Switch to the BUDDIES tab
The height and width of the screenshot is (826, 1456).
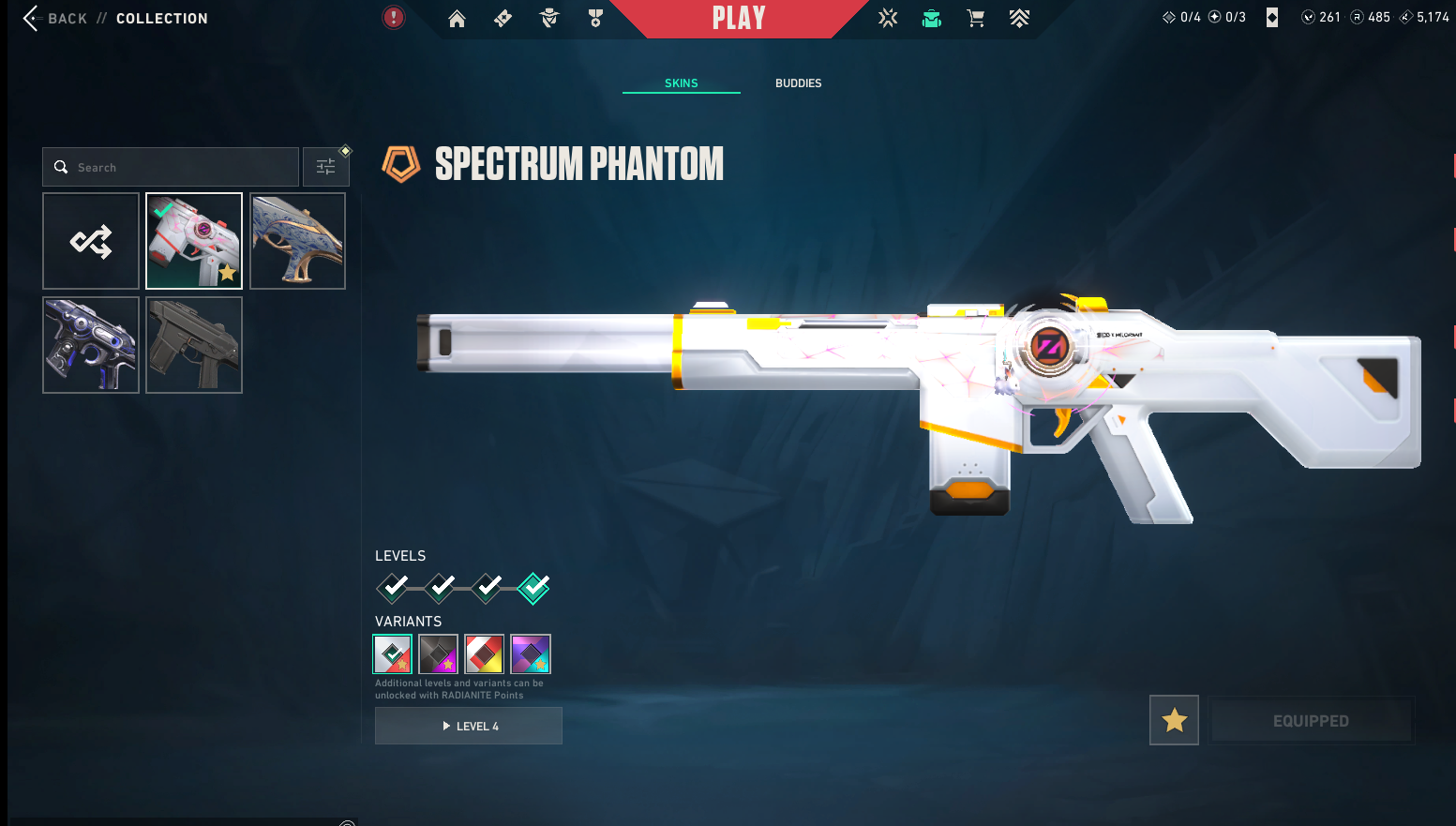coord(798,83)
